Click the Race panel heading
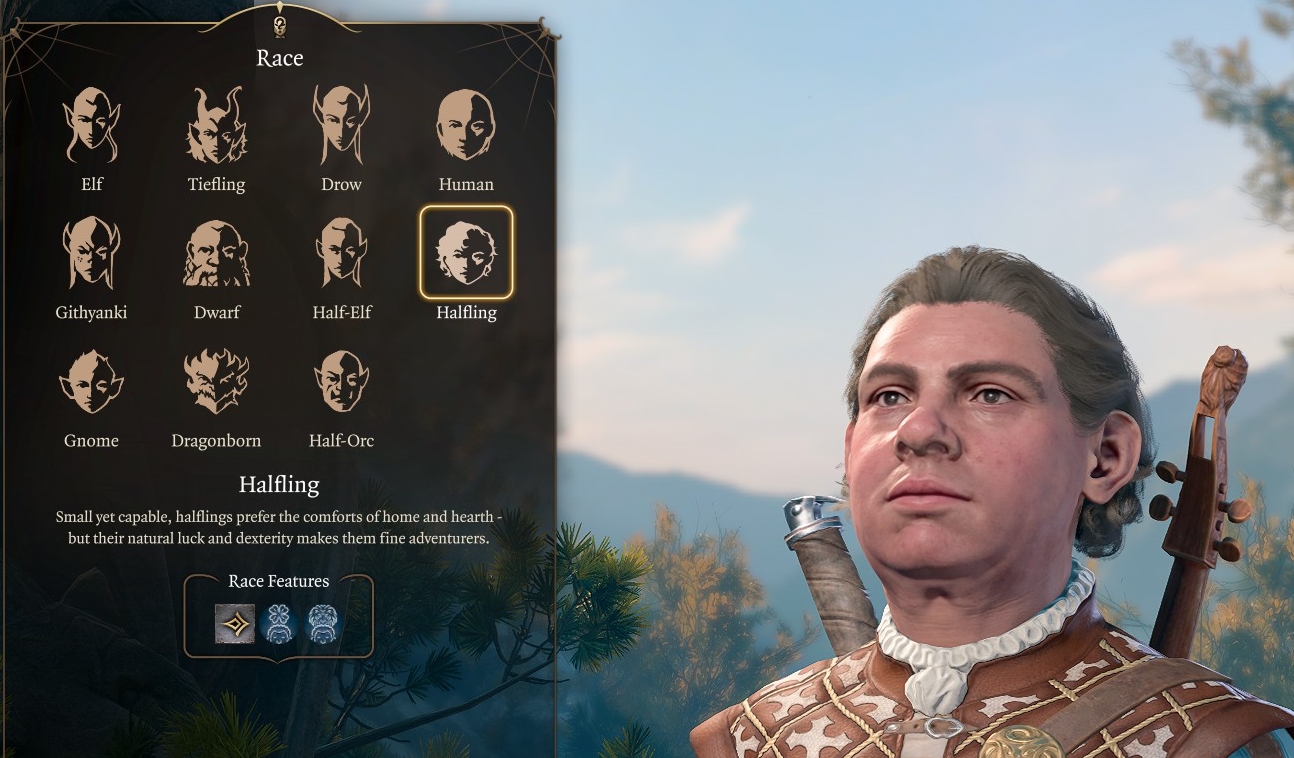The height and width of the screenshot is (758, 1294). pyautogui.click(x=279, y=58)
